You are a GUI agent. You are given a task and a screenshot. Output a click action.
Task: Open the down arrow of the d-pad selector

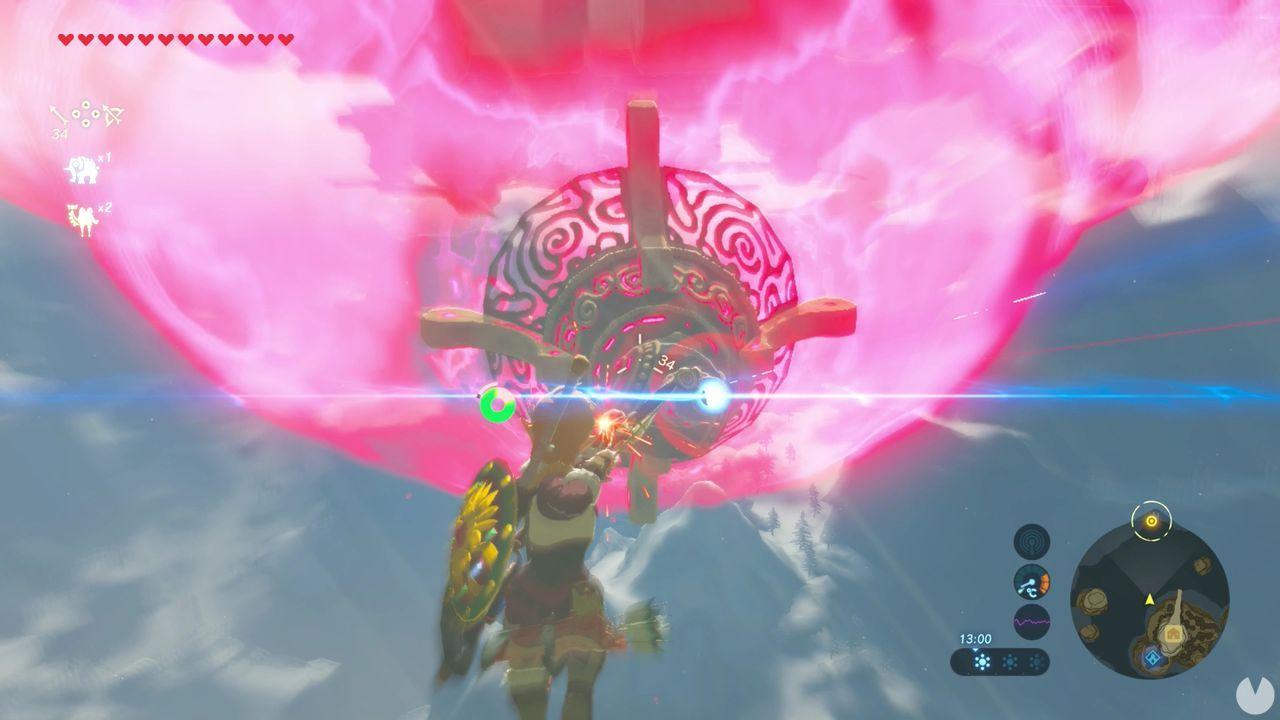[x=86, y=124]
